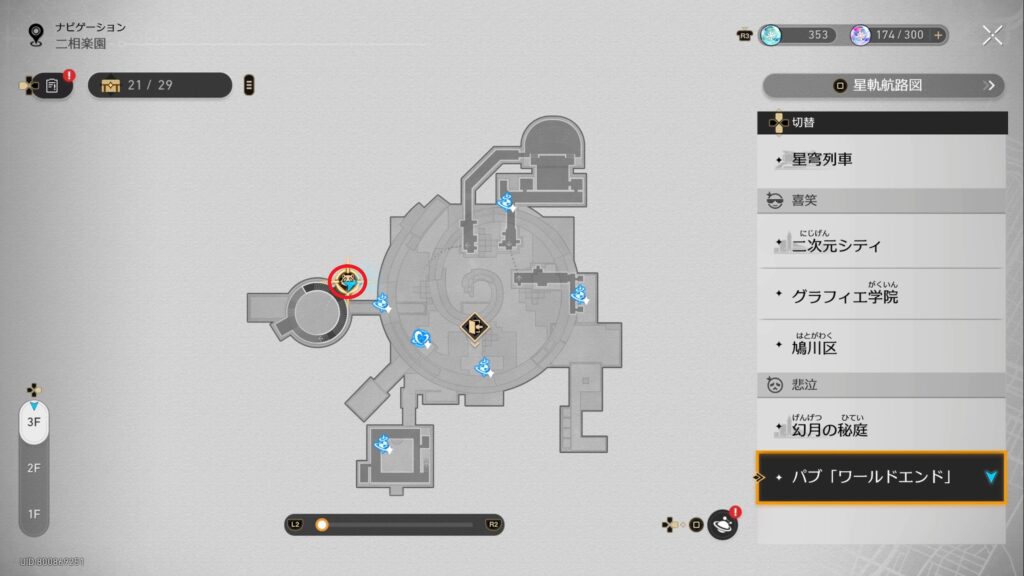Close the map with the X button
This screenshot has width=1024, height=576.
[x=992, y=35]
